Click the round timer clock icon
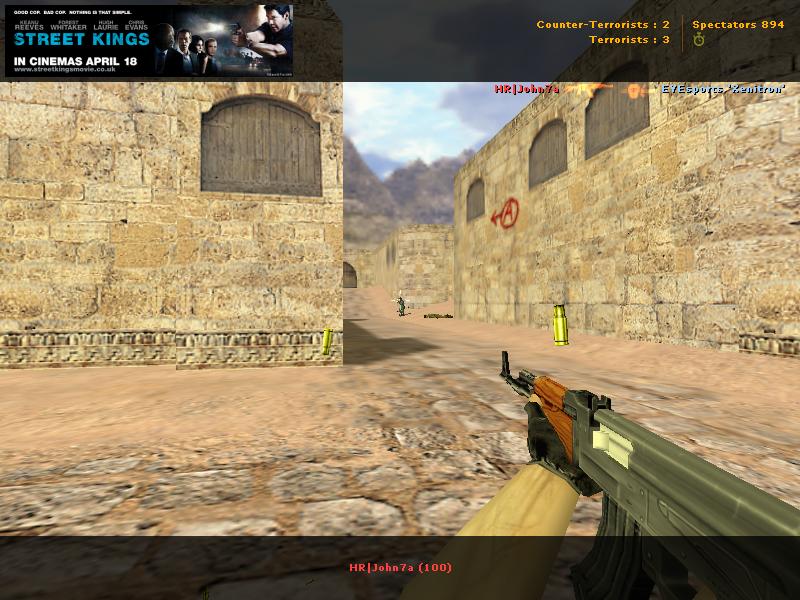 pyautogui.click(x=698, y=40)
